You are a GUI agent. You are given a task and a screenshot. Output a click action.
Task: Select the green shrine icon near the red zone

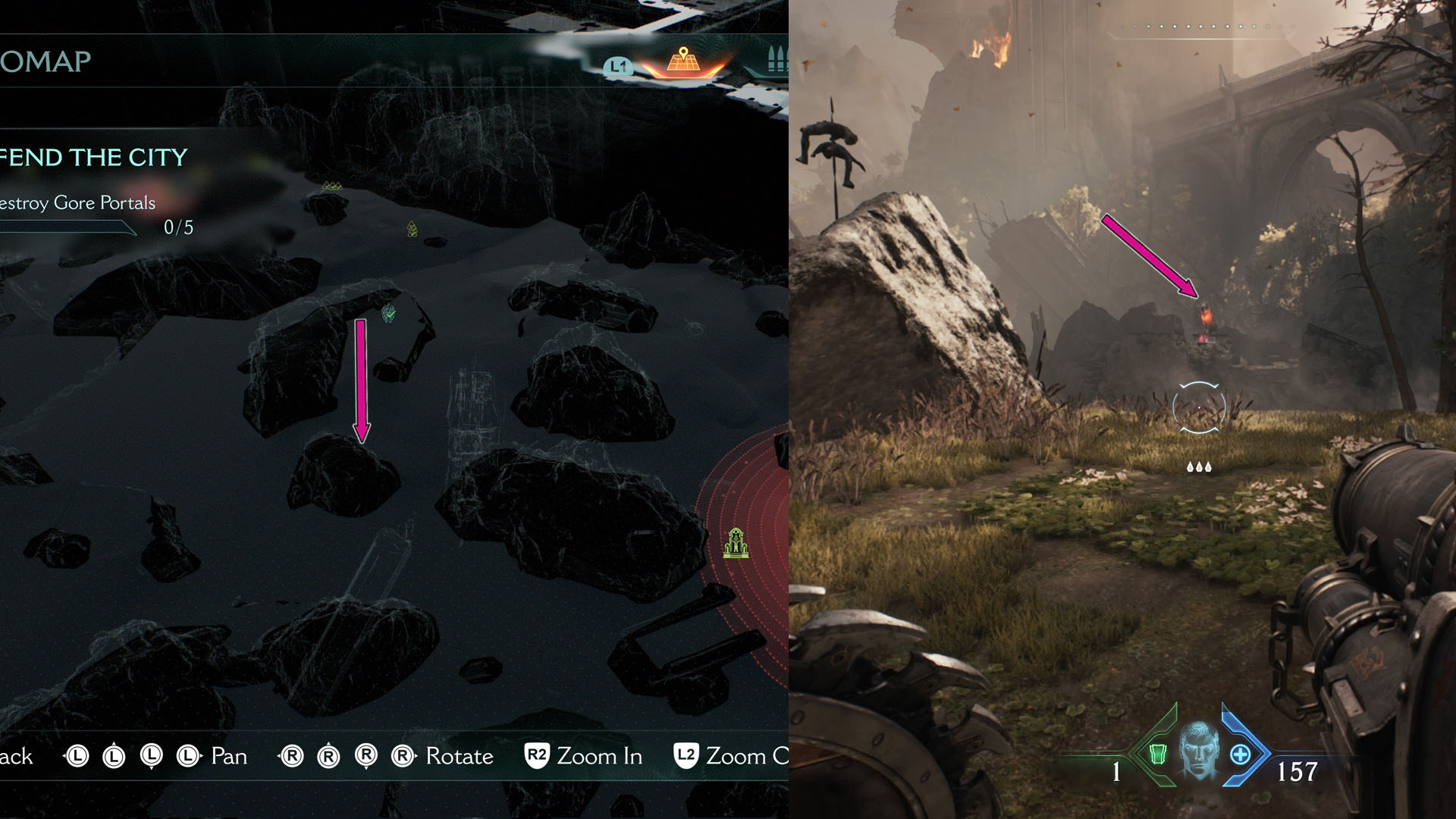coord(736,543)
